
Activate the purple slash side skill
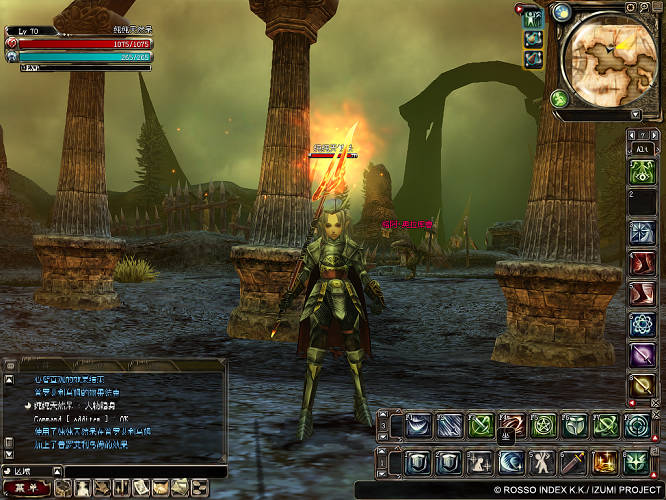click(641, 354)
